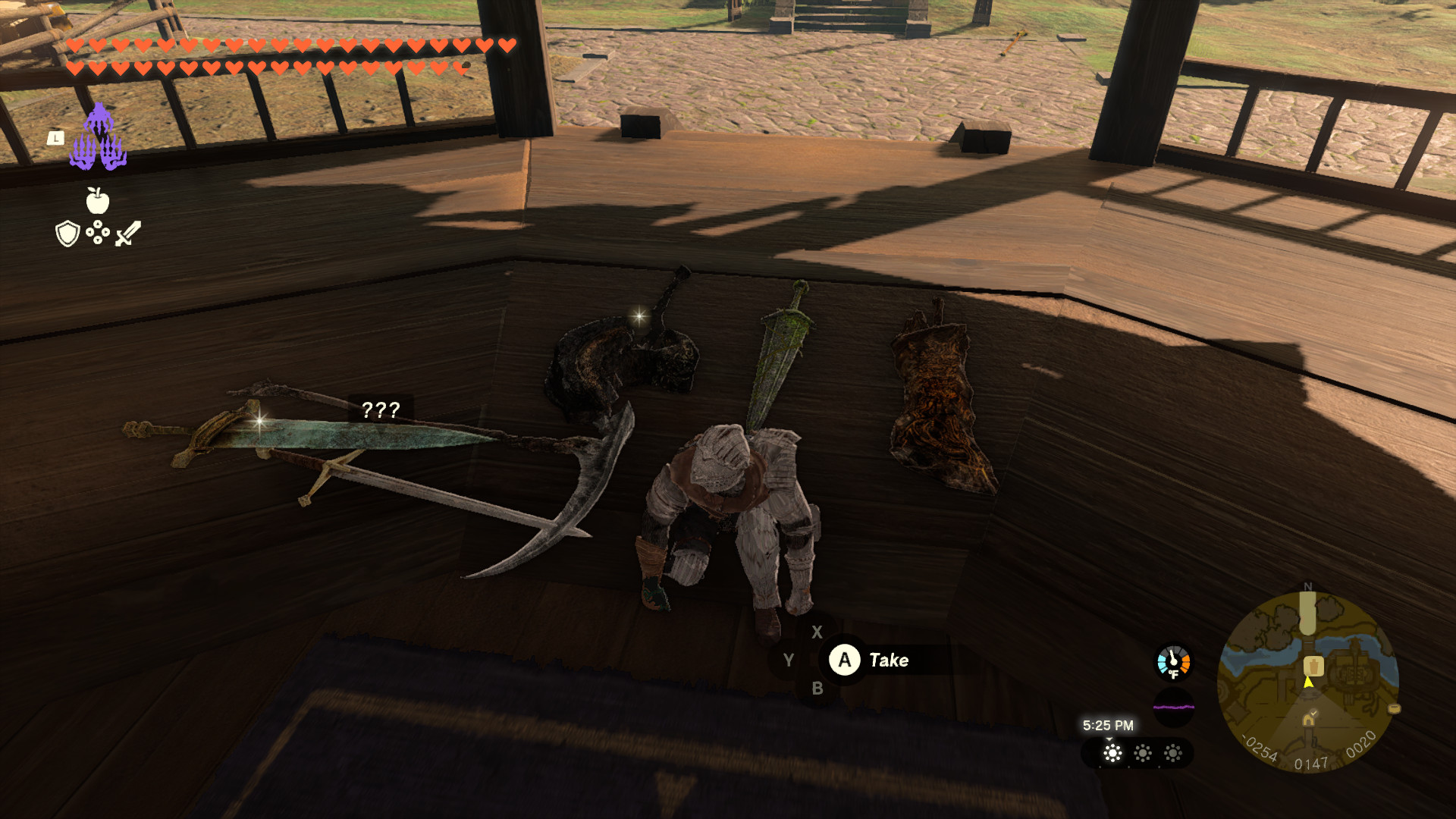The width and height of the screenshot is (1456, 819).
Task: Select the current sunny weather forecast icon
Action: point(1112,753)
